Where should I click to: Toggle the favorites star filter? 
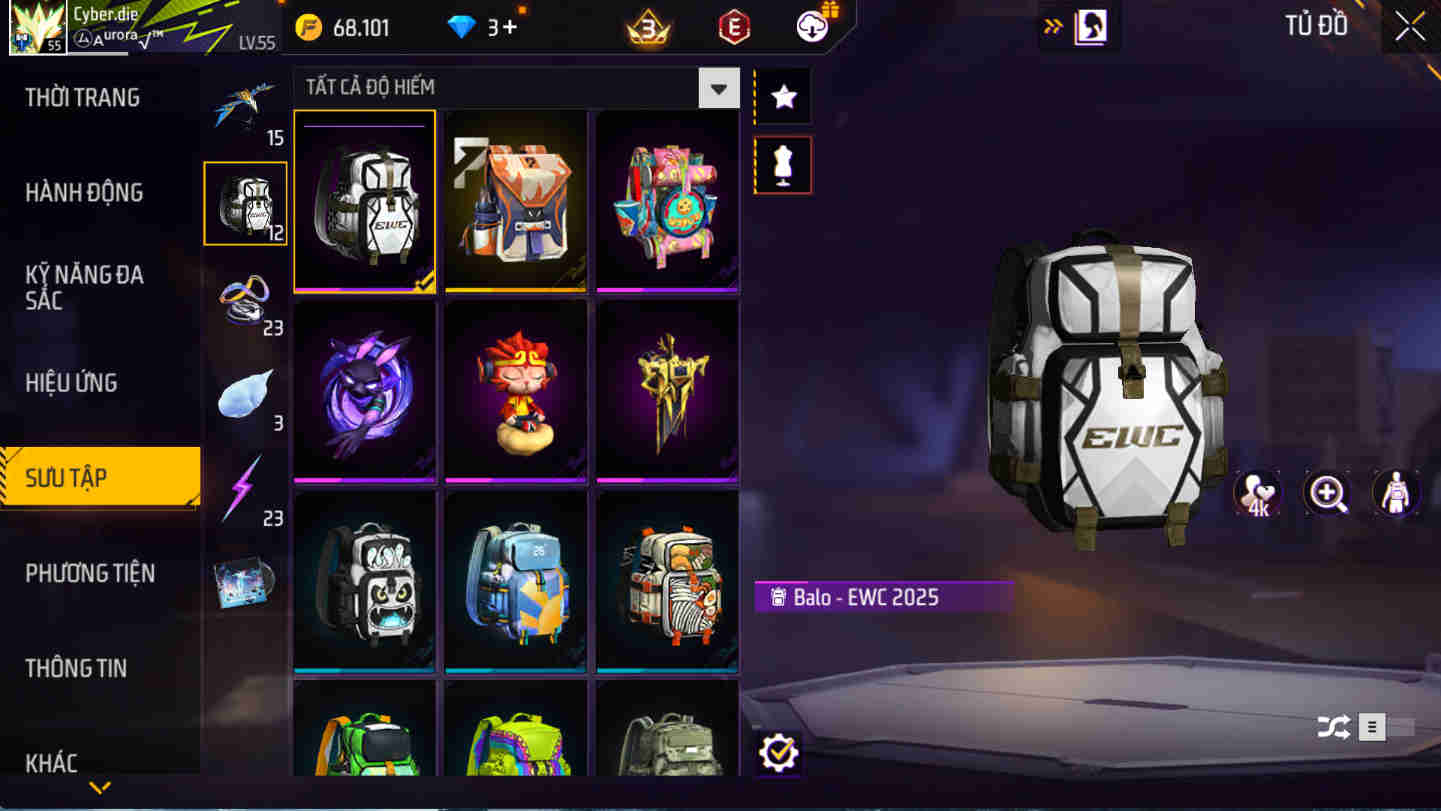783,96
